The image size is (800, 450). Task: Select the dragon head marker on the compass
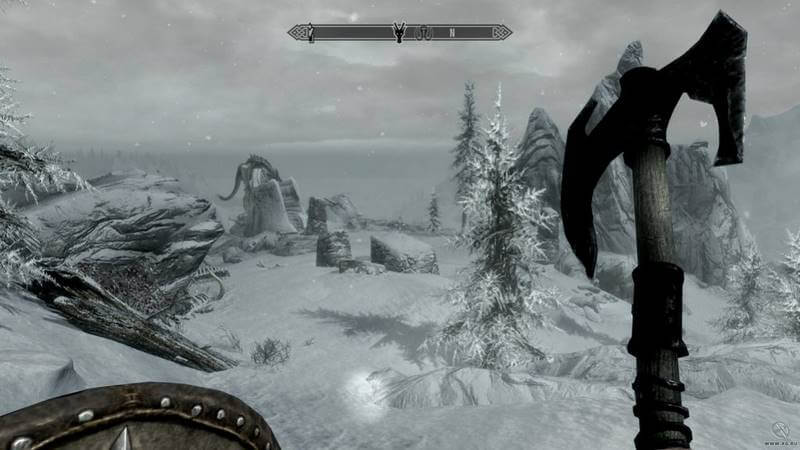[399, 32]
